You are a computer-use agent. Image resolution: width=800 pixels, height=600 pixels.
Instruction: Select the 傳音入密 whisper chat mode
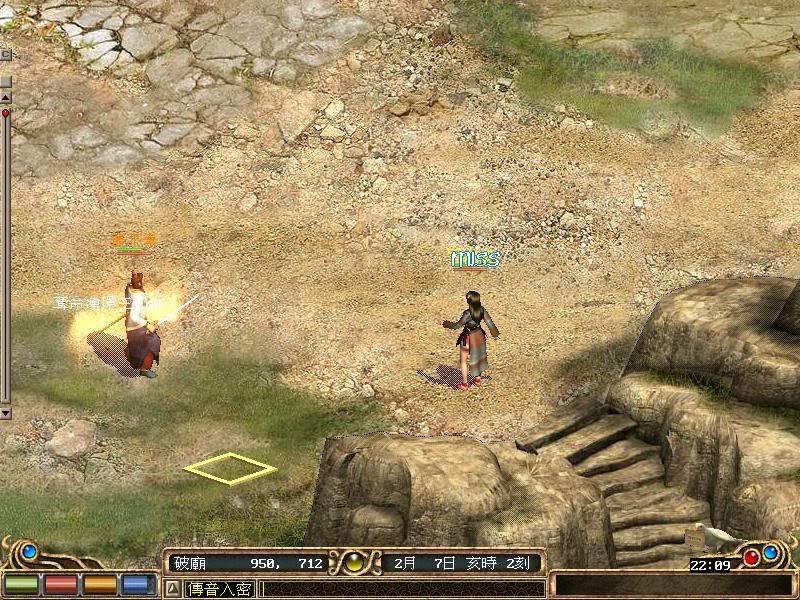tap(220, 589)
